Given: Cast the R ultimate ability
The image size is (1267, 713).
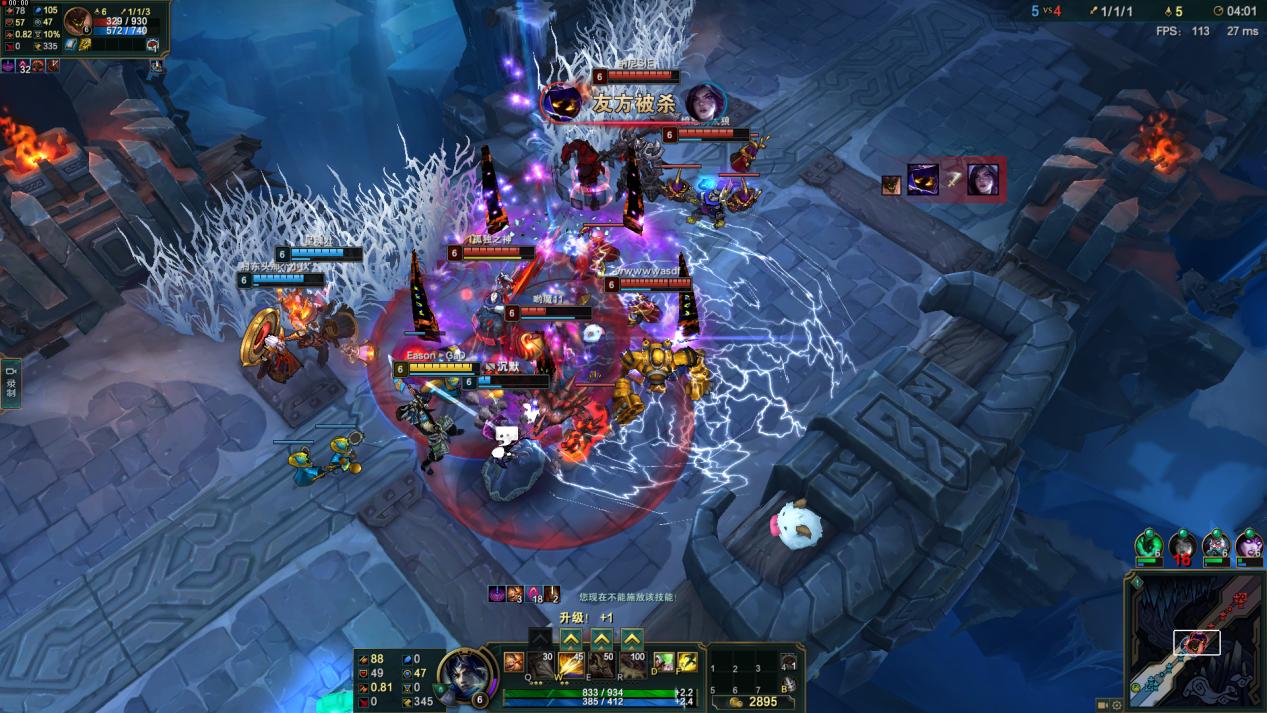Looking at the screenshot, I should tap(632, 664).
